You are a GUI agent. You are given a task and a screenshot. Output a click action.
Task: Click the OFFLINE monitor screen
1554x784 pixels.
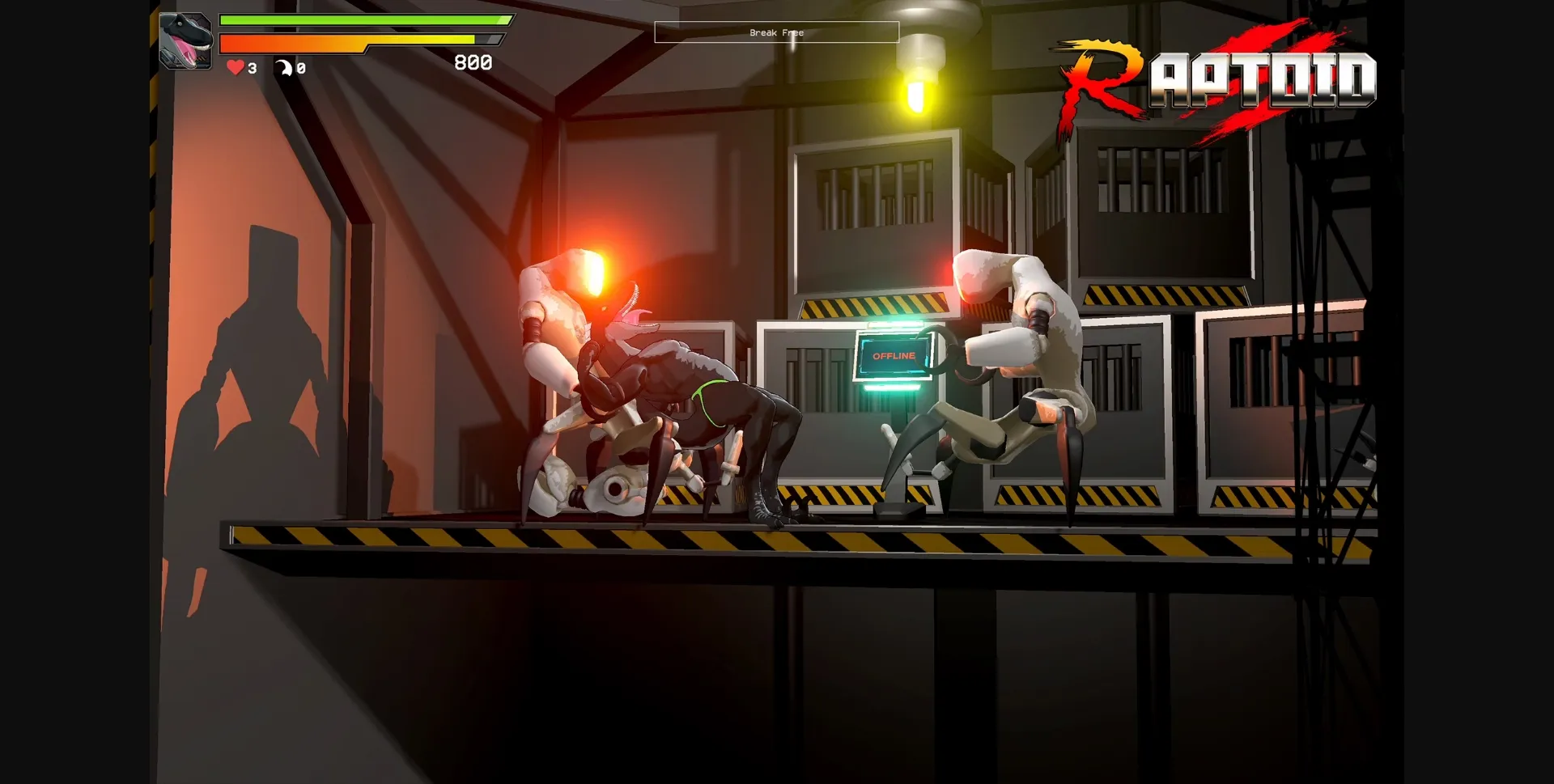click(893, 356)
